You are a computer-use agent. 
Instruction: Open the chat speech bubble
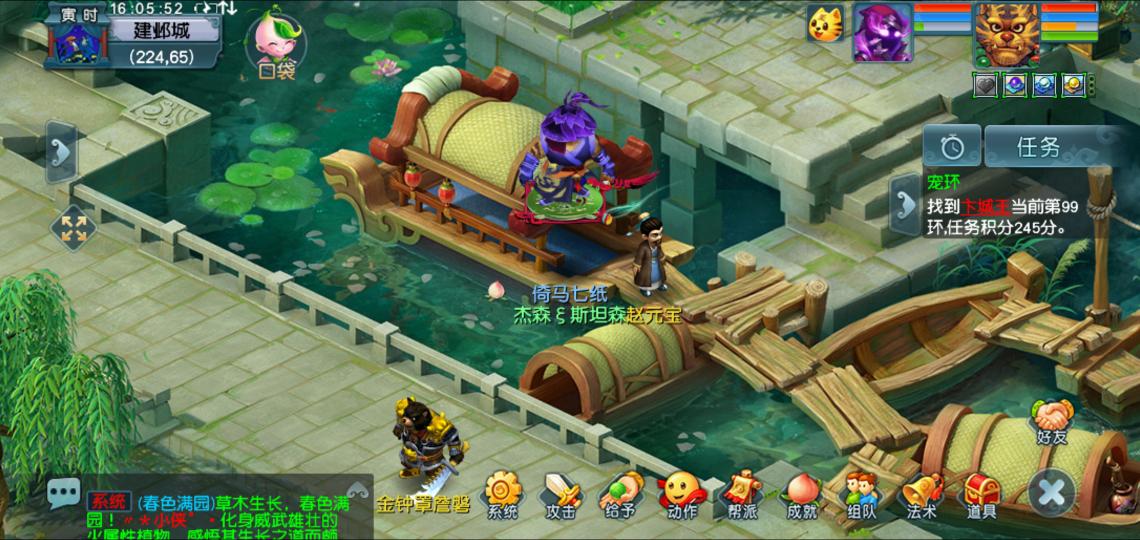66,492
